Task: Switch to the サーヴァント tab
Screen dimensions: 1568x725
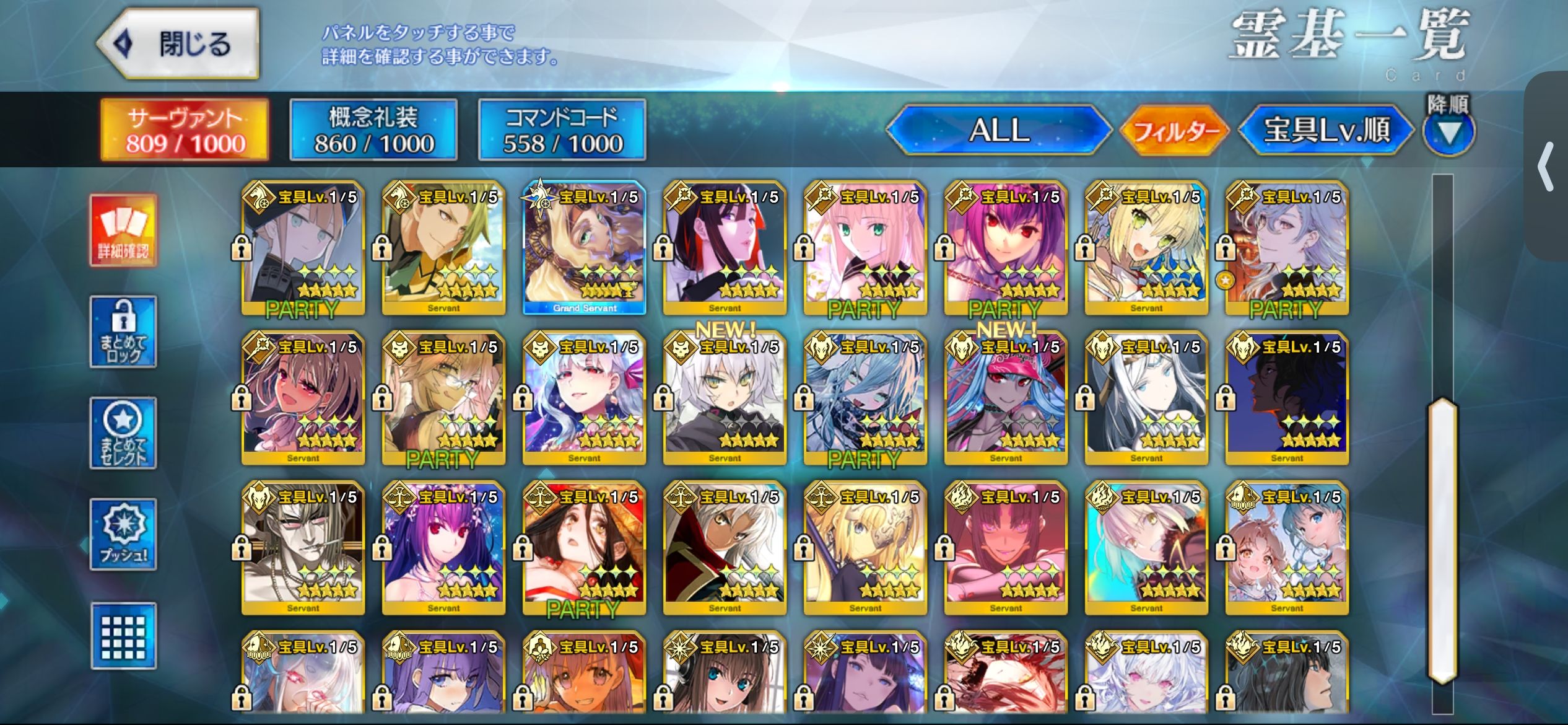Action: 185,130
